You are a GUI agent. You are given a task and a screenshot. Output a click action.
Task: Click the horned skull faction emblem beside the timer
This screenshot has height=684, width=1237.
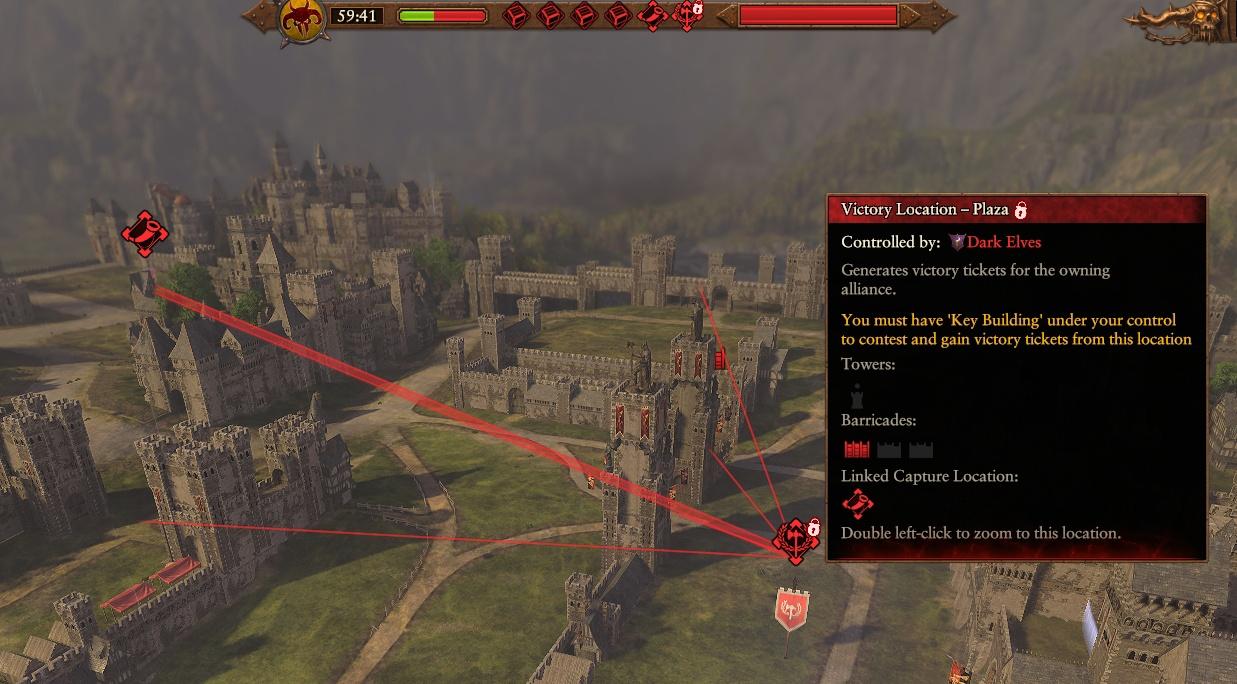tap(299, 18)
